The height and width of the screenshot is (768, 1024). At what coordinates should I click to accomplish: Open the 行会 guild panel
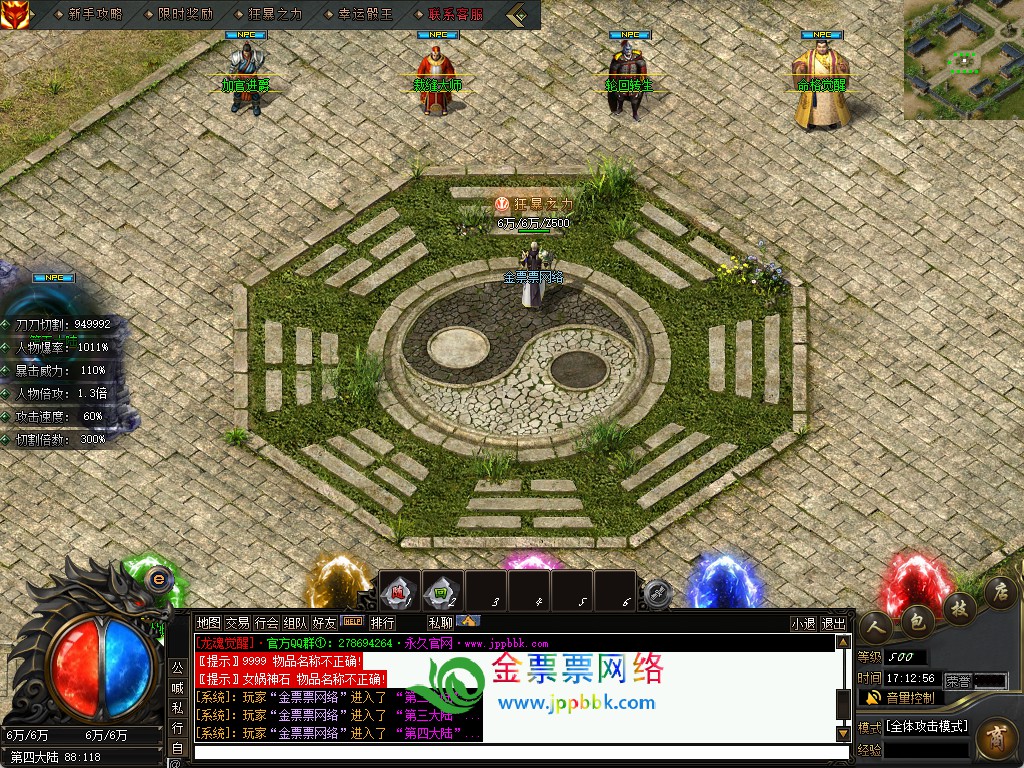(x=266, y=622)
